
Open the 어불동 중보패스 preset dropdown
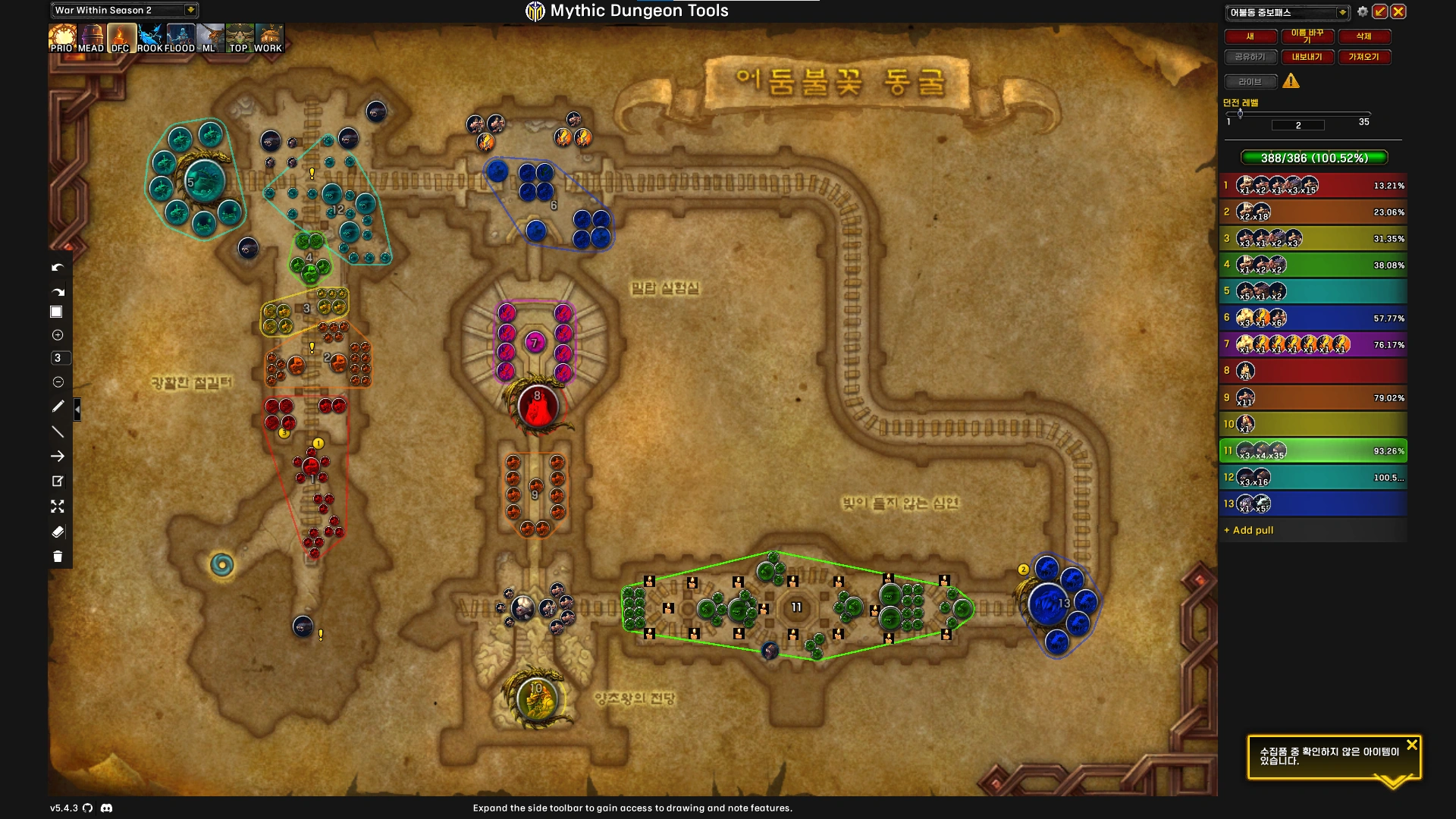1342,12
